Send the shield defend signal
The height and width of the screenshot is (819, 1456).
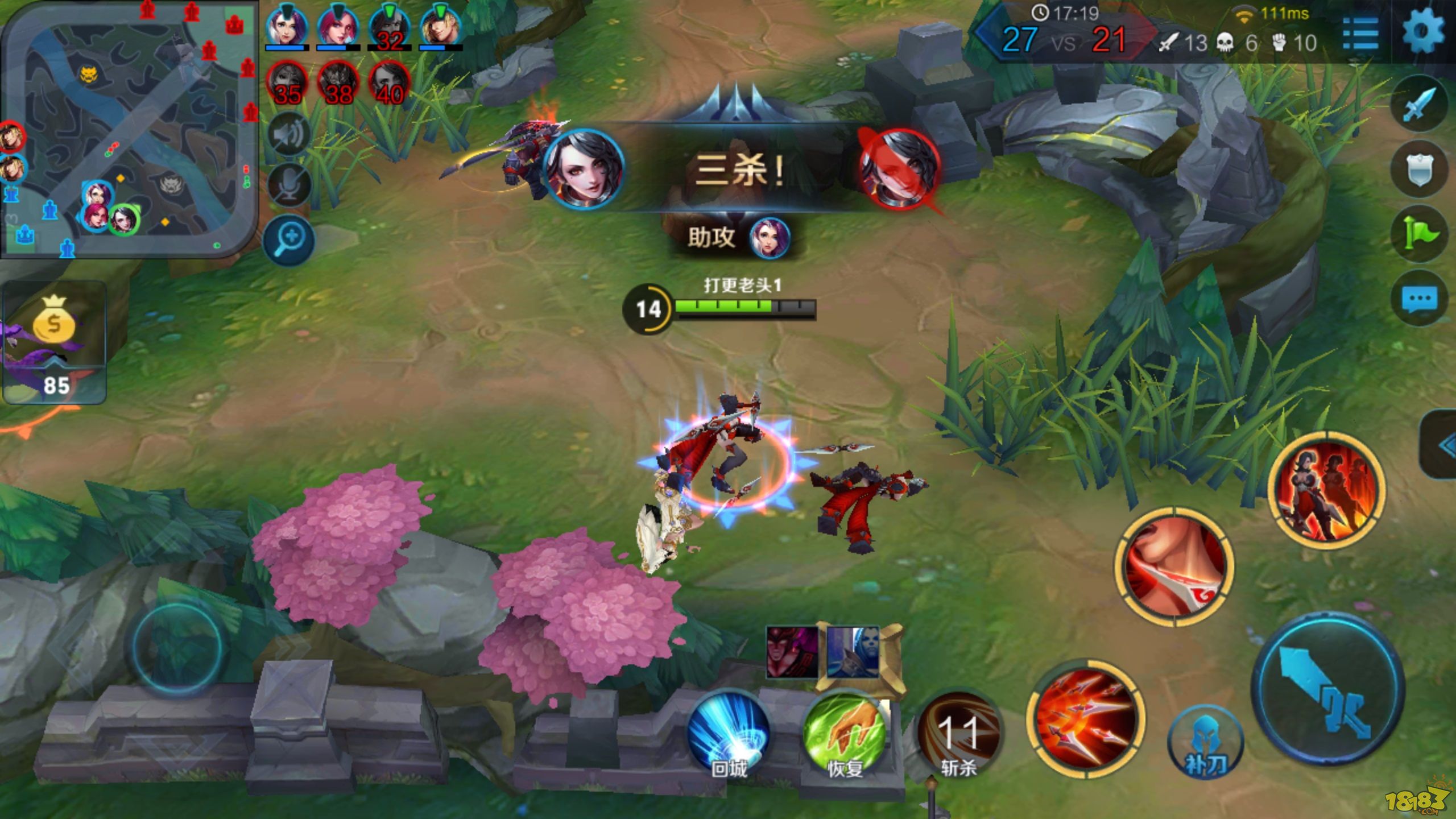click(1419, 169)
